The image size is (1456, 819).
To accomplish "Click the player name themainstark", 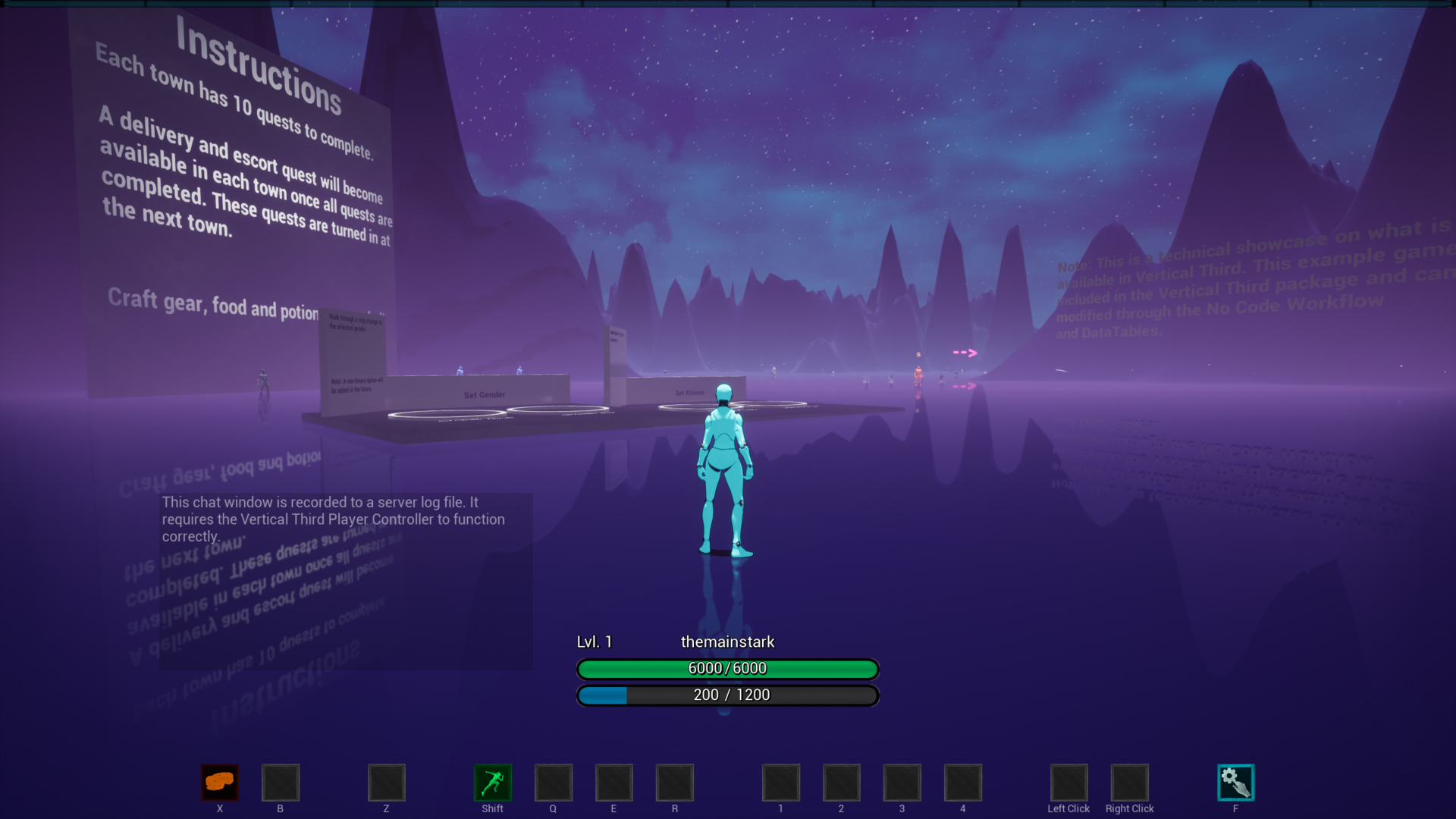I will pos(727,641).
